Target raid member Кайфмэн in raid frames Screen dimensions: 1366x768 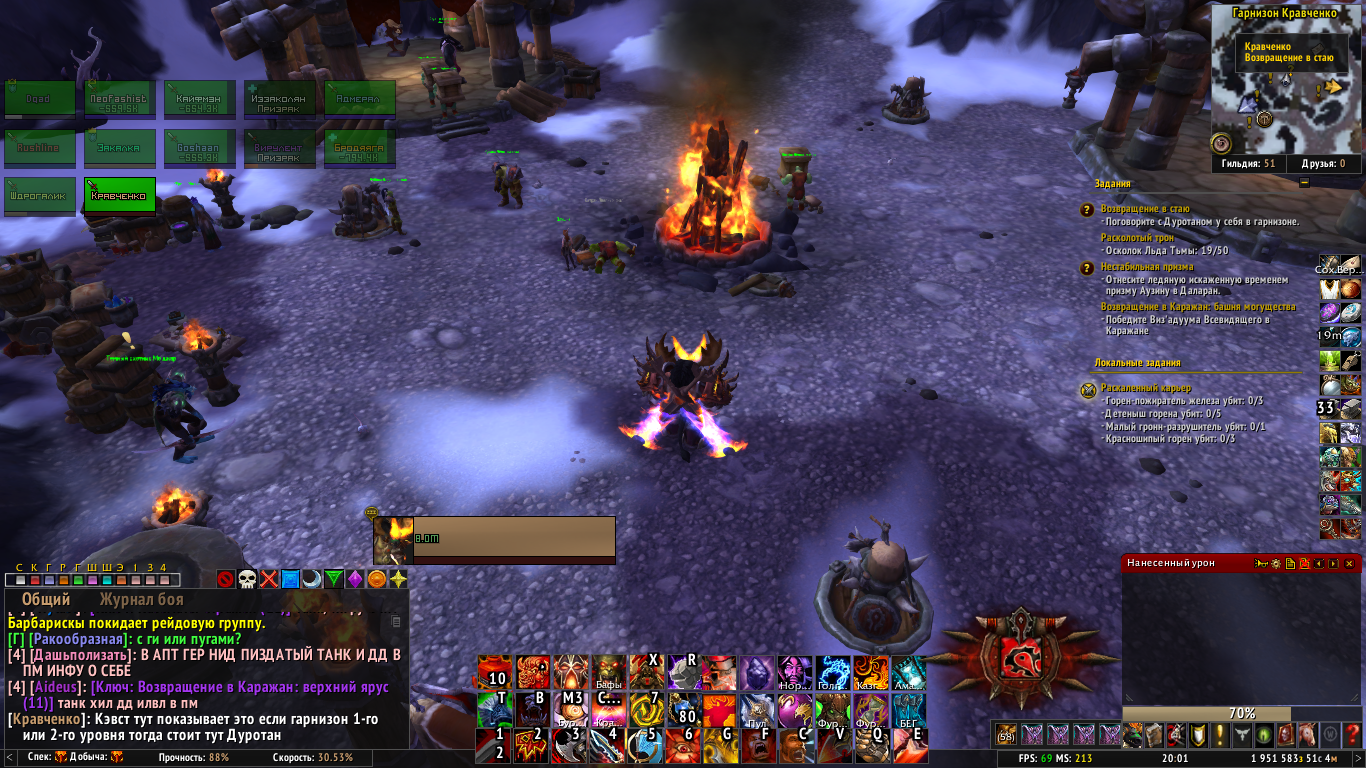pos(200,99)
